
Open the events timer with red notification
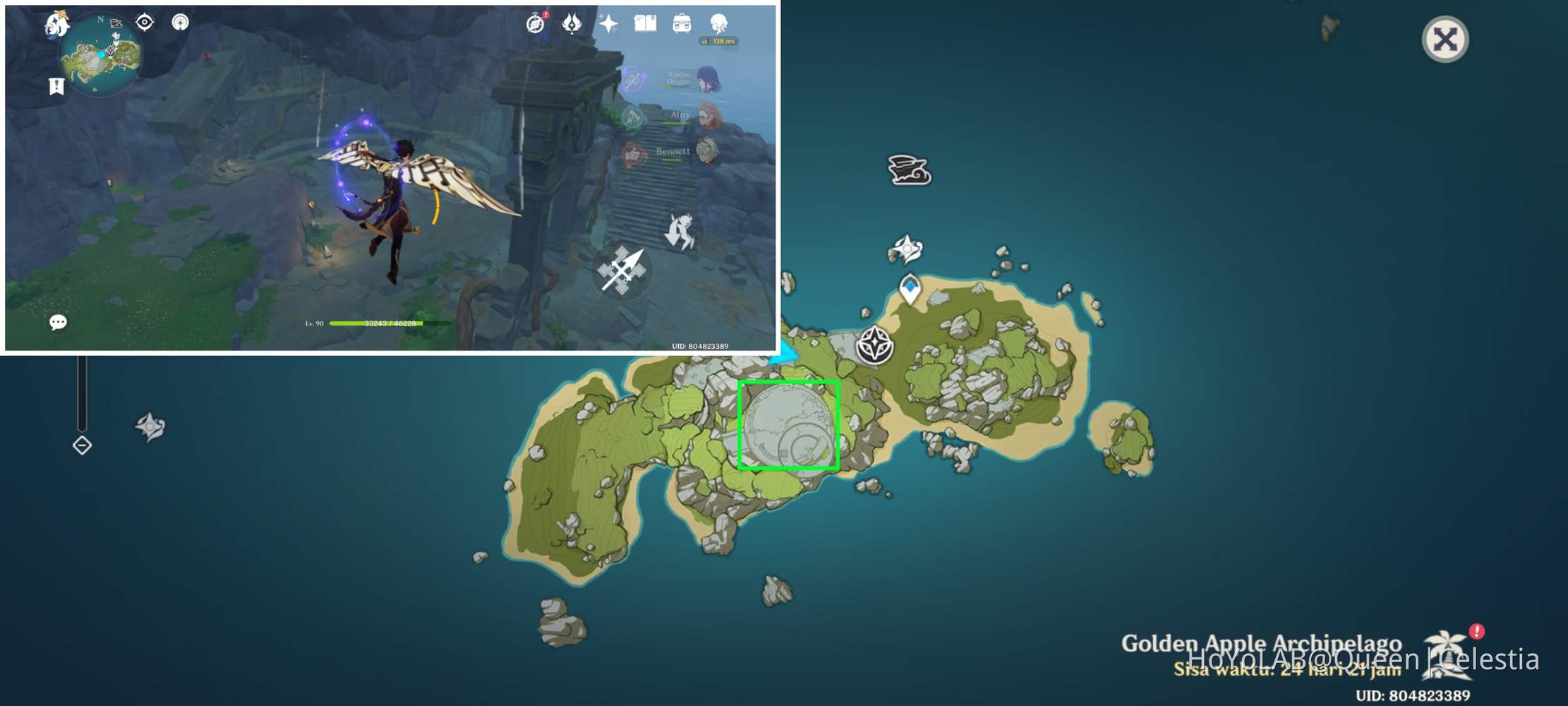click(535, 25)
